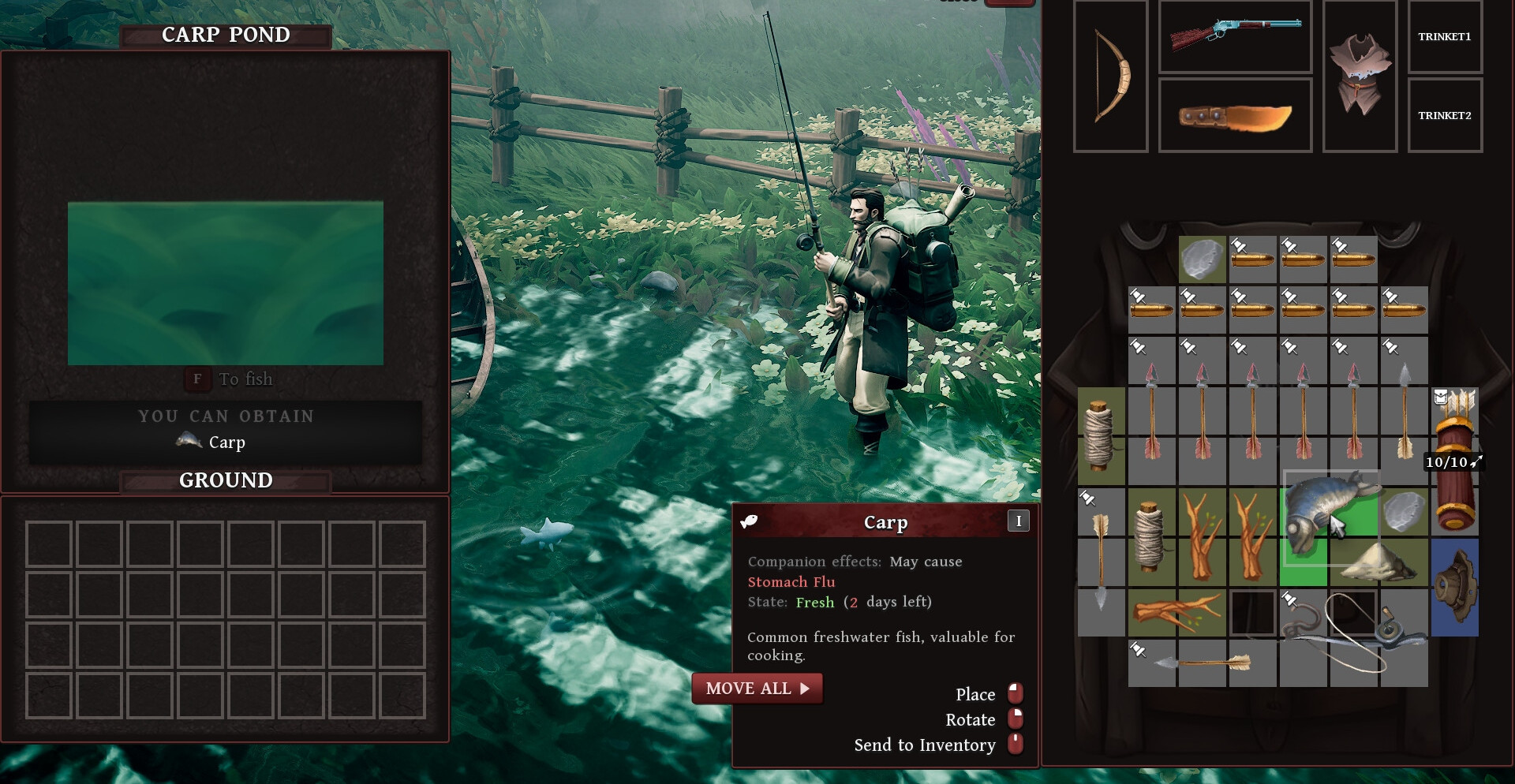Click the carp pond water preview
This screenshot has height=784, width=1515.
[x=226, y=283]
